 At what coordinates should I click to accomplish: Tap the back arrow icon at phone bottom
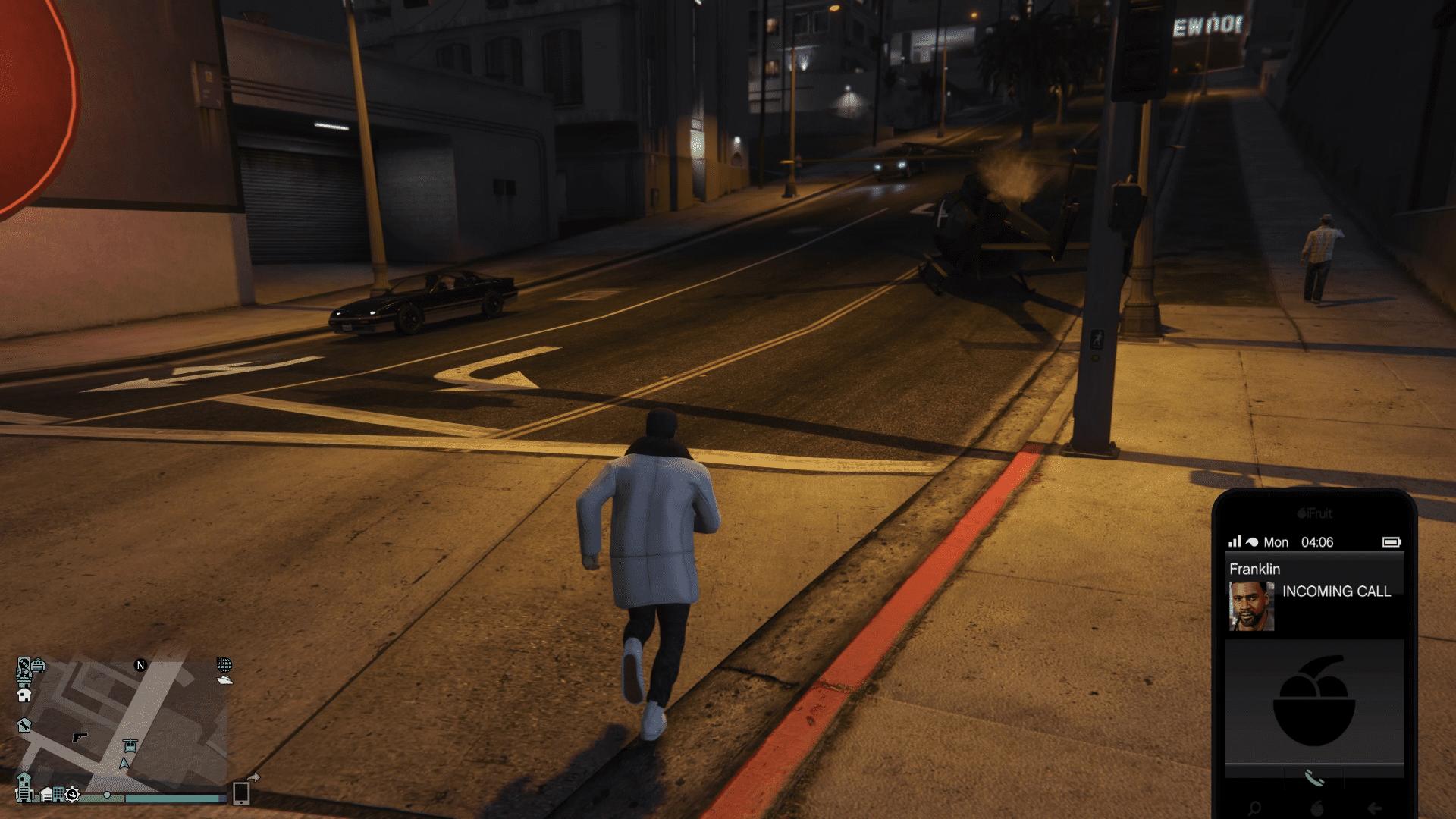point(1373,808)
